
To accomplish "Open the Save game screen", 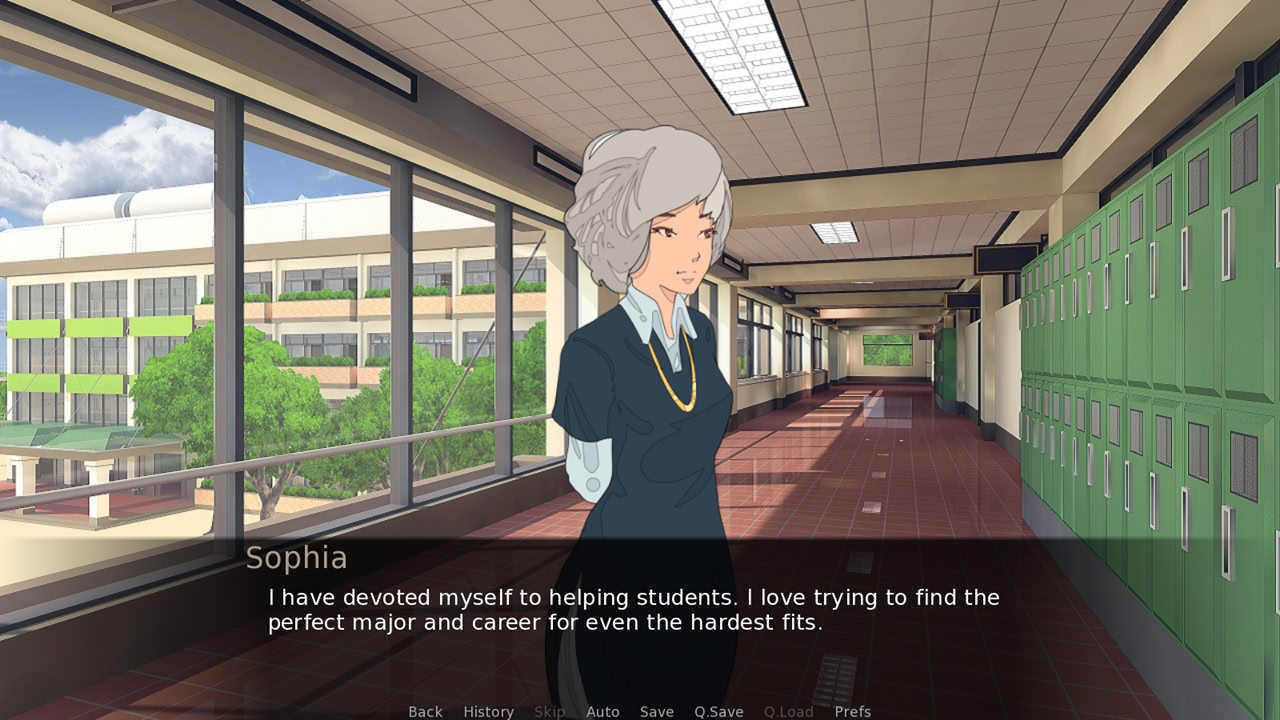I will point(656,711).
